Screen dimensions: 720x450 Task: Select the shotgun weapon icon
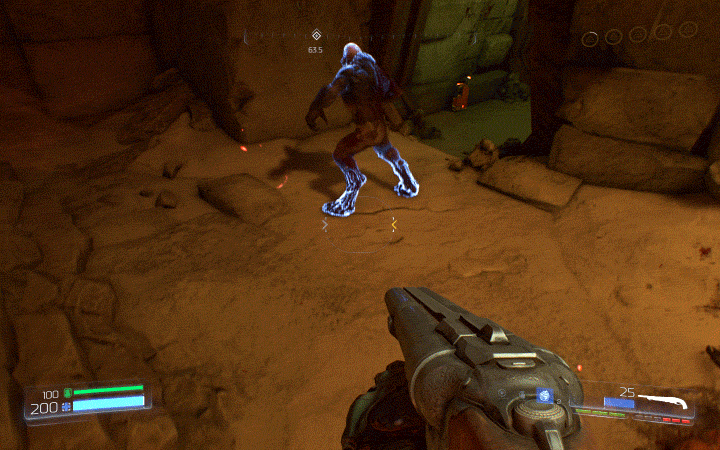(x=668, y=401)
